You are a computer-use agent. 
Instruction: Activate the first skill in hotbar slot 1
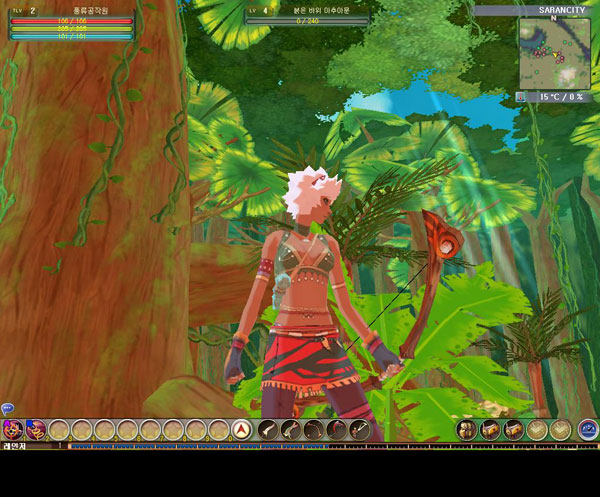point(13,430)
